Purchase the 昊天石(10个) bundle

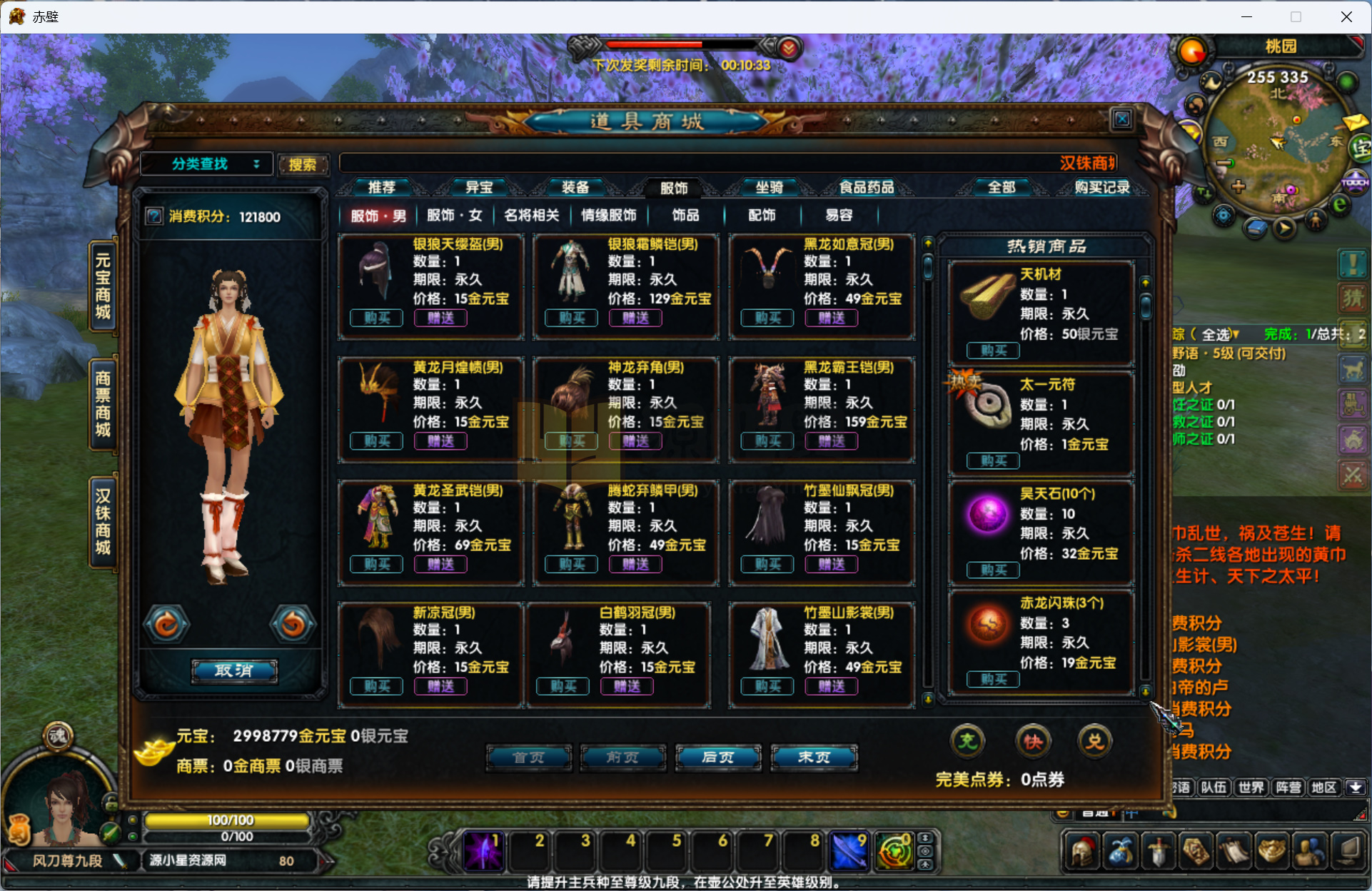pyautogui.click(x=993, y=570)
